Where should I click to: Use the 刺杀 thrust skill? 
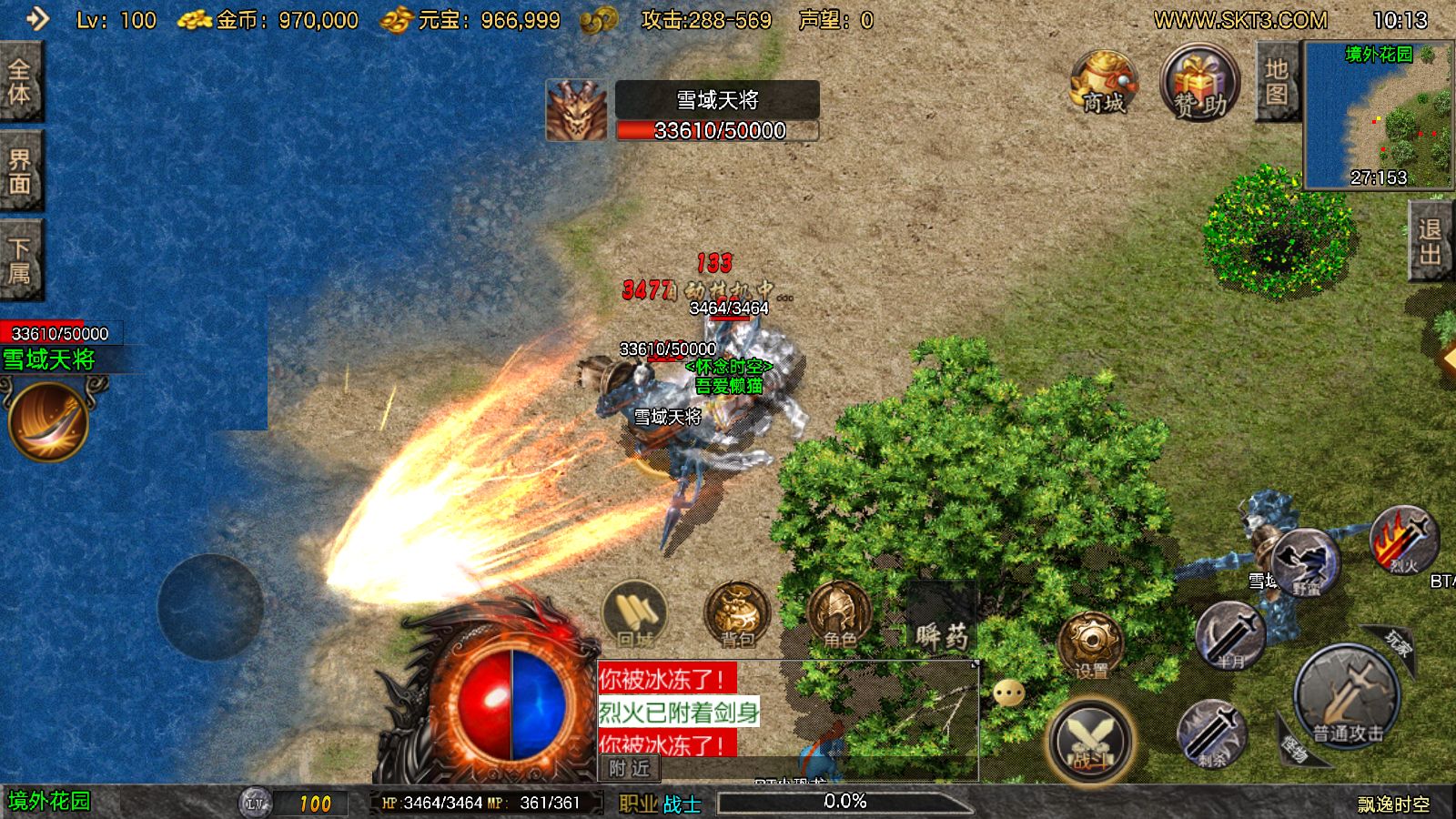[1211, 733]
